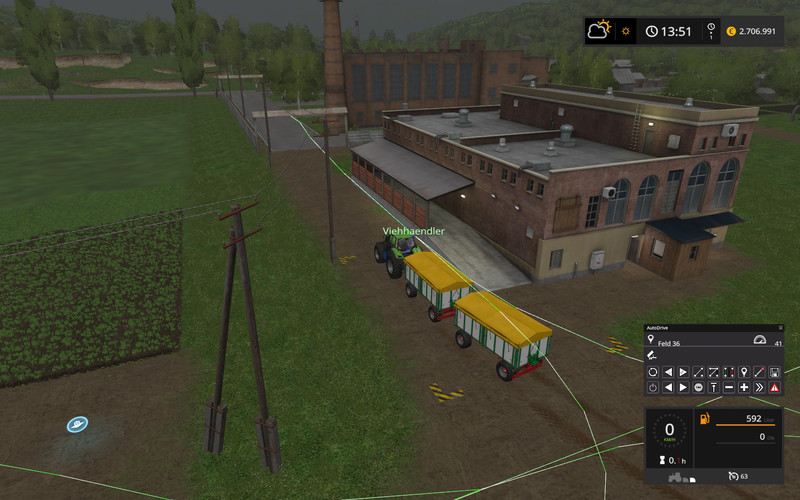Increase value with the plus button
The image size is (800, 500).
tap(743, 387)
